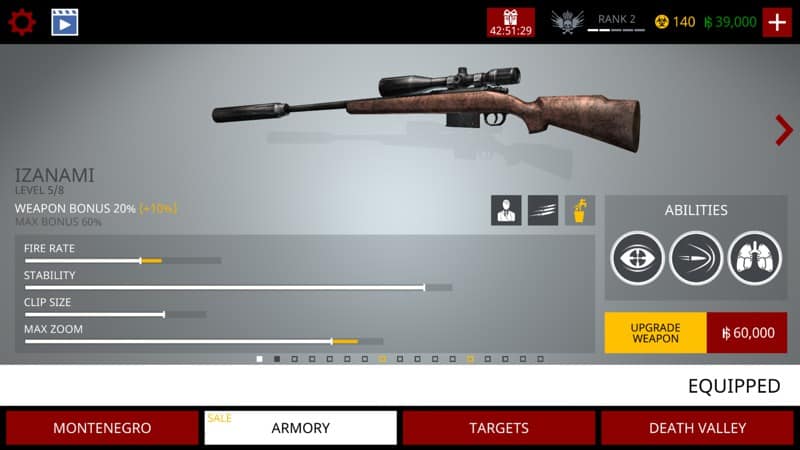The height and width of the screenshot is (450, 800).
Task: Select the claw marks perk icon
Action: click(543, 210)
